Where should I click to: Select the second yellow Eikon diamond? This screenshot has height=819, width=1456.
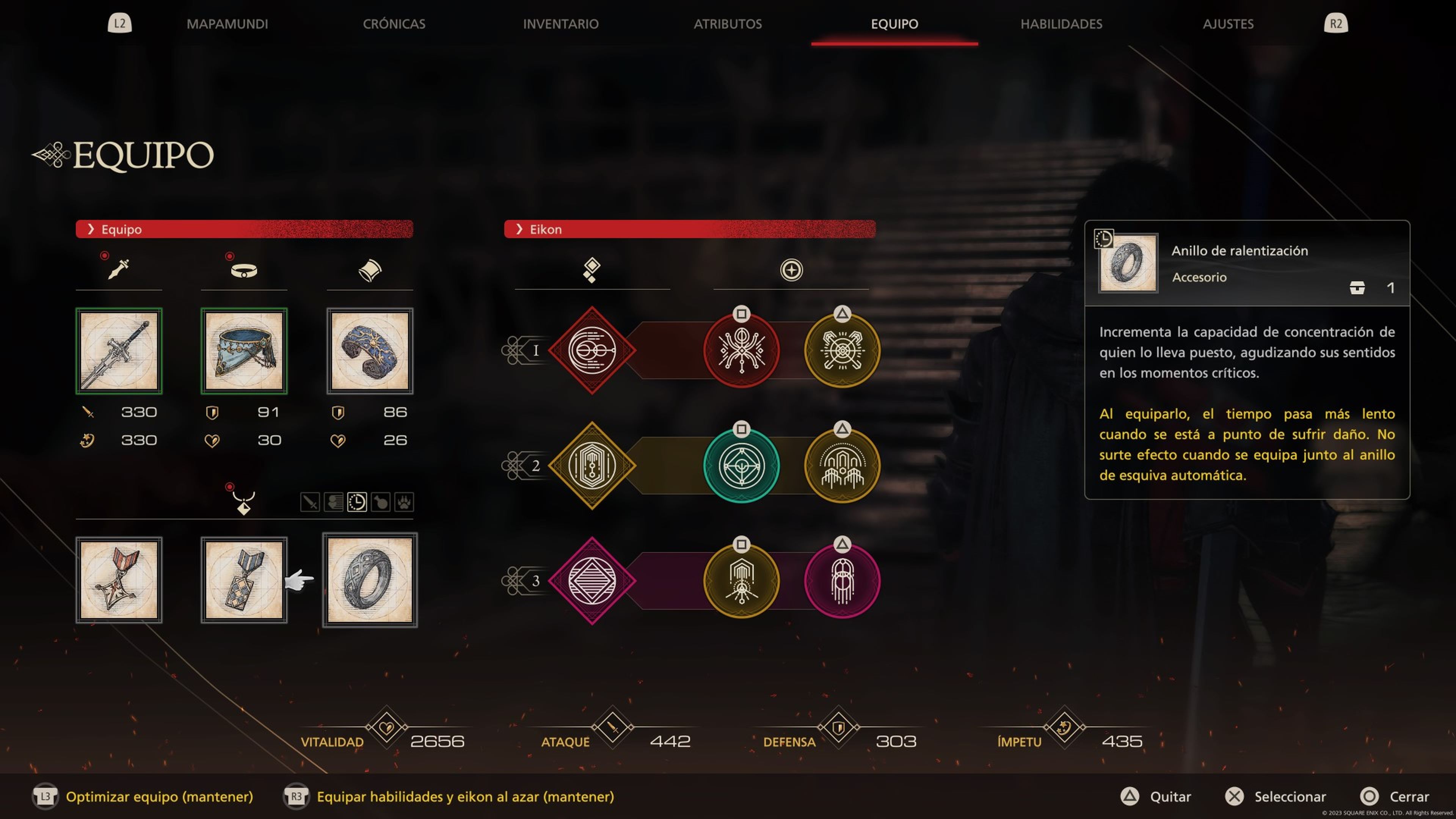[x=592, y=466]
